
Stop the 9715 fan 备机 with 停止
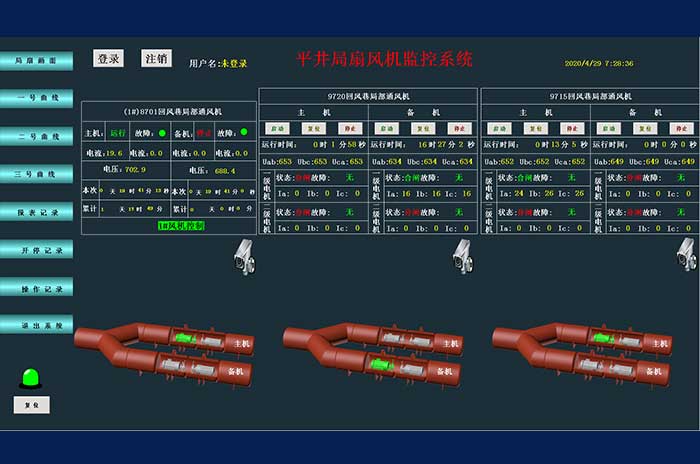[678, 128]
